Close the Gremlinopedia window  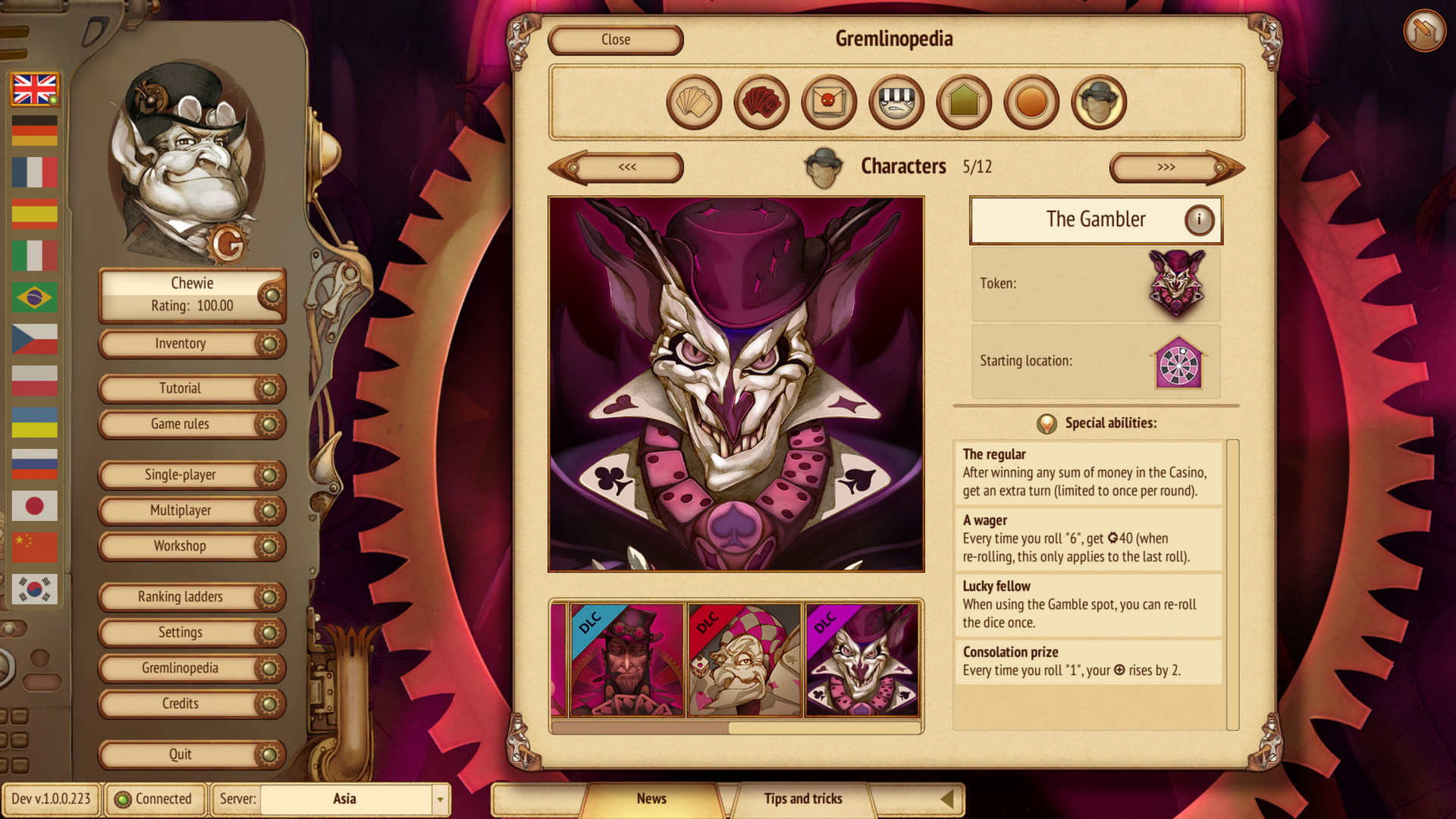pos(615,39)
